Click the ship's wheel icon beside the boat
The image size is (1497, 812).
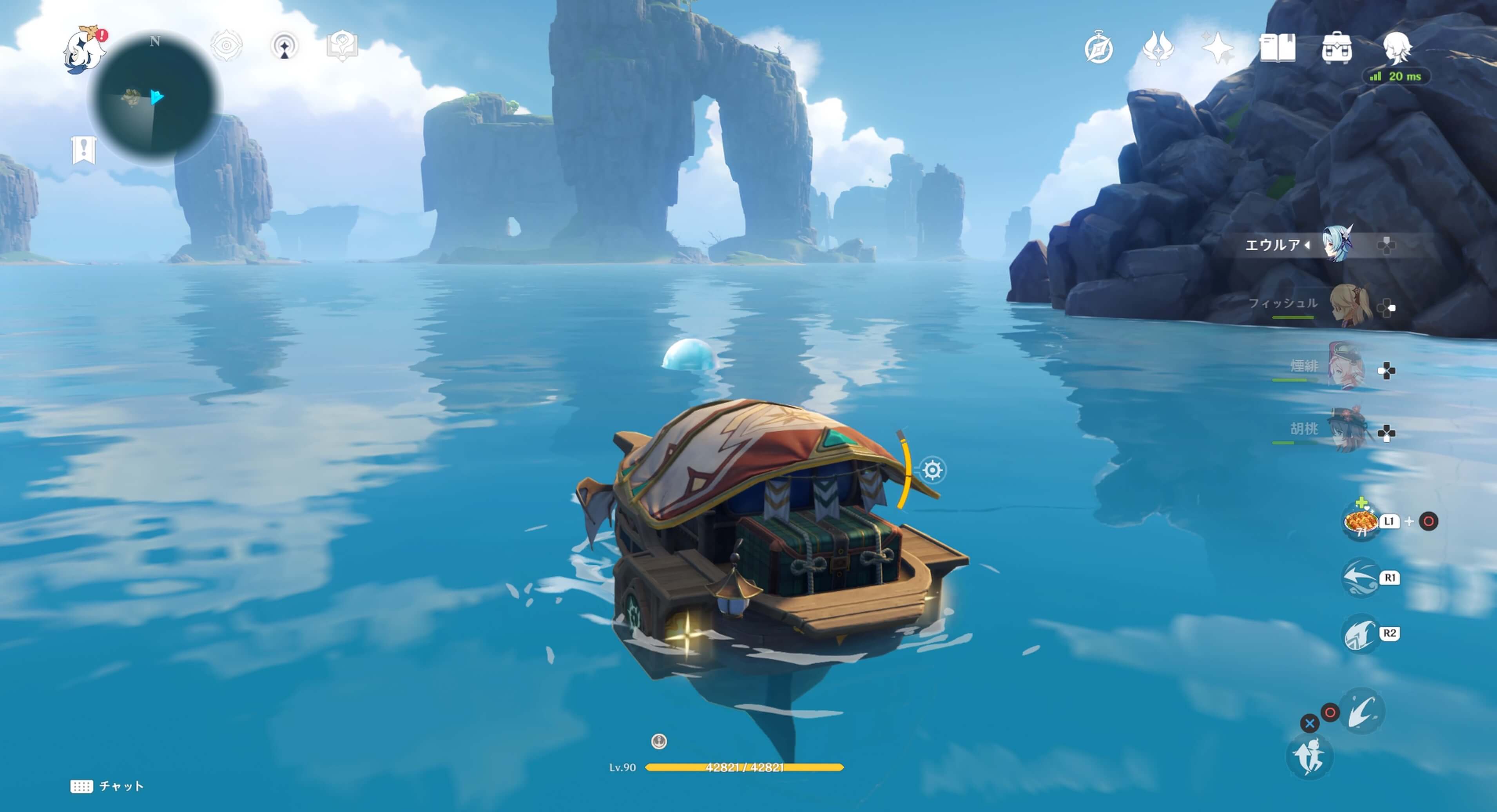coord(932,469)
